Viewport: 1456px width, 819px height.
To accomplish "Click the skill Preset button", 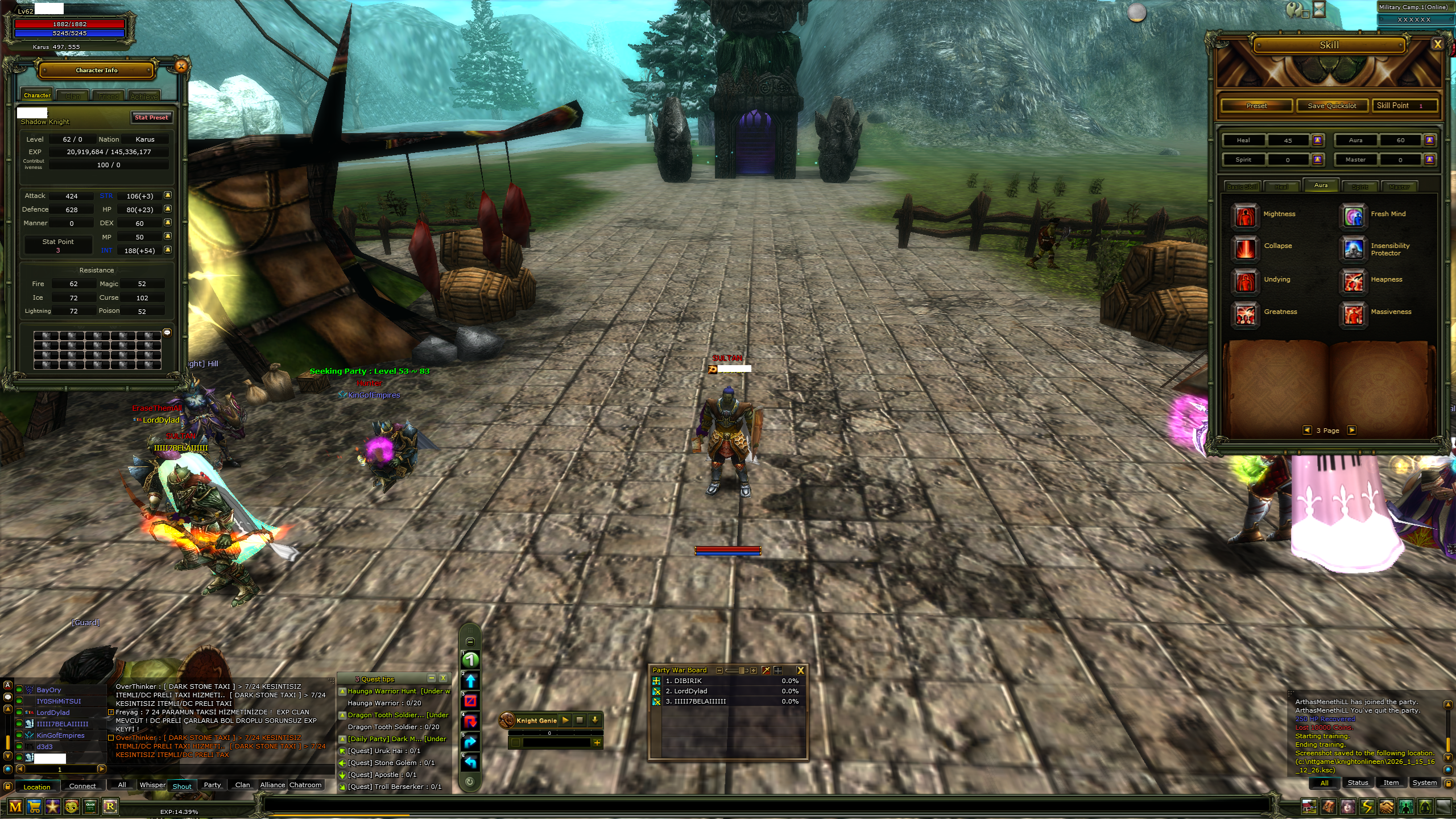I will pyautogui.click(x=1256, y=106).
